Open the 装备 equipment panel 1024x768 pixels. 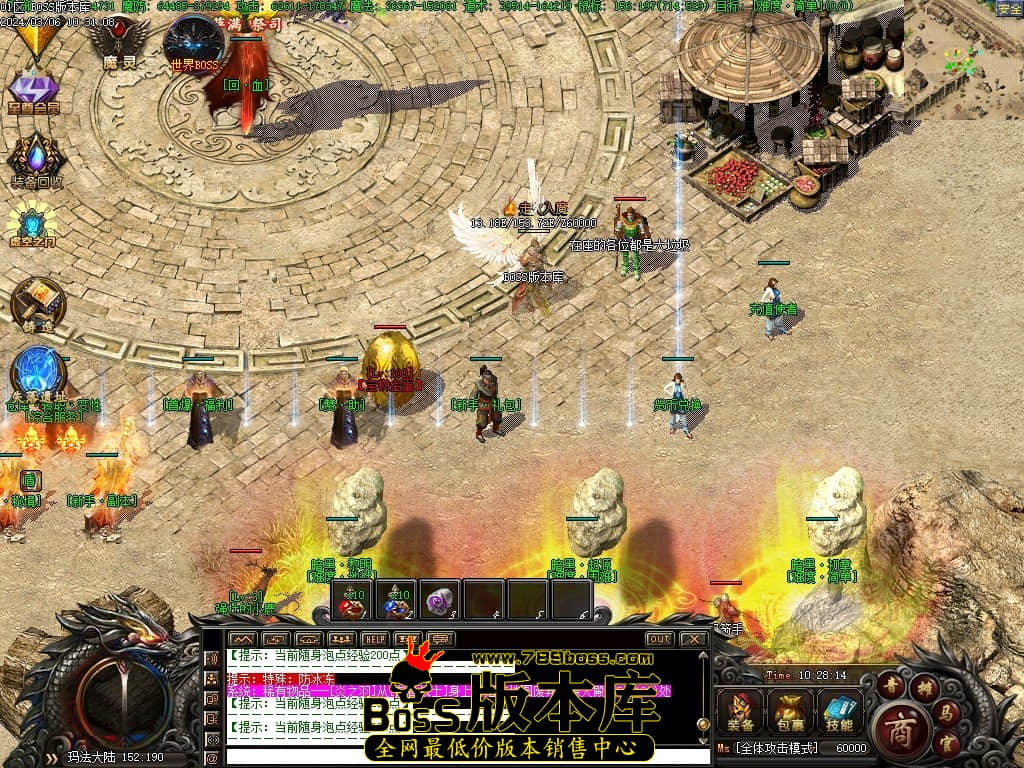pos(741,711)
